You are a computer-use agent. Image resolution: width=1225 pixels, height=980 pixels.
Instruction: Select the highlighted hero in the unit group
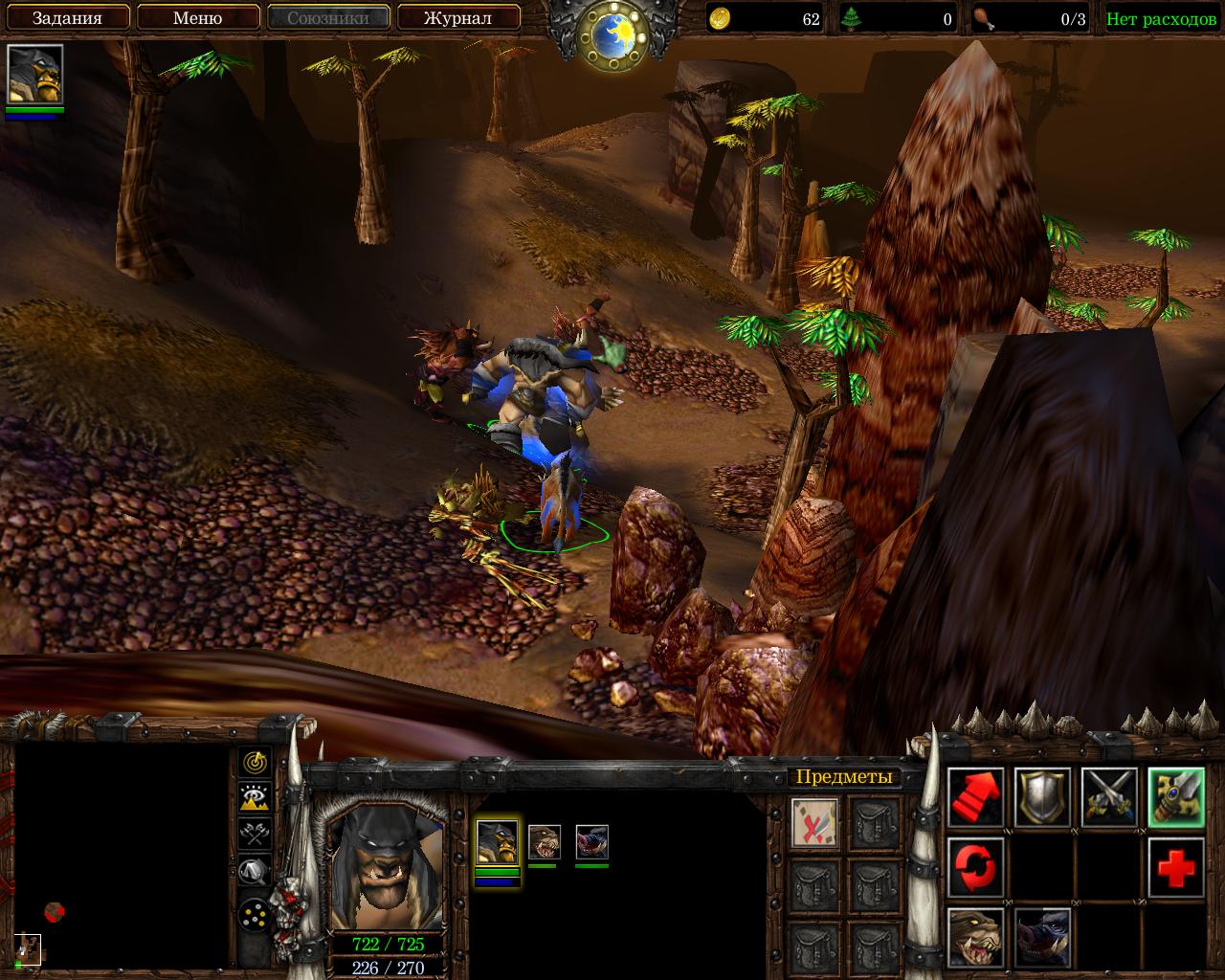[x=497, y=841]
